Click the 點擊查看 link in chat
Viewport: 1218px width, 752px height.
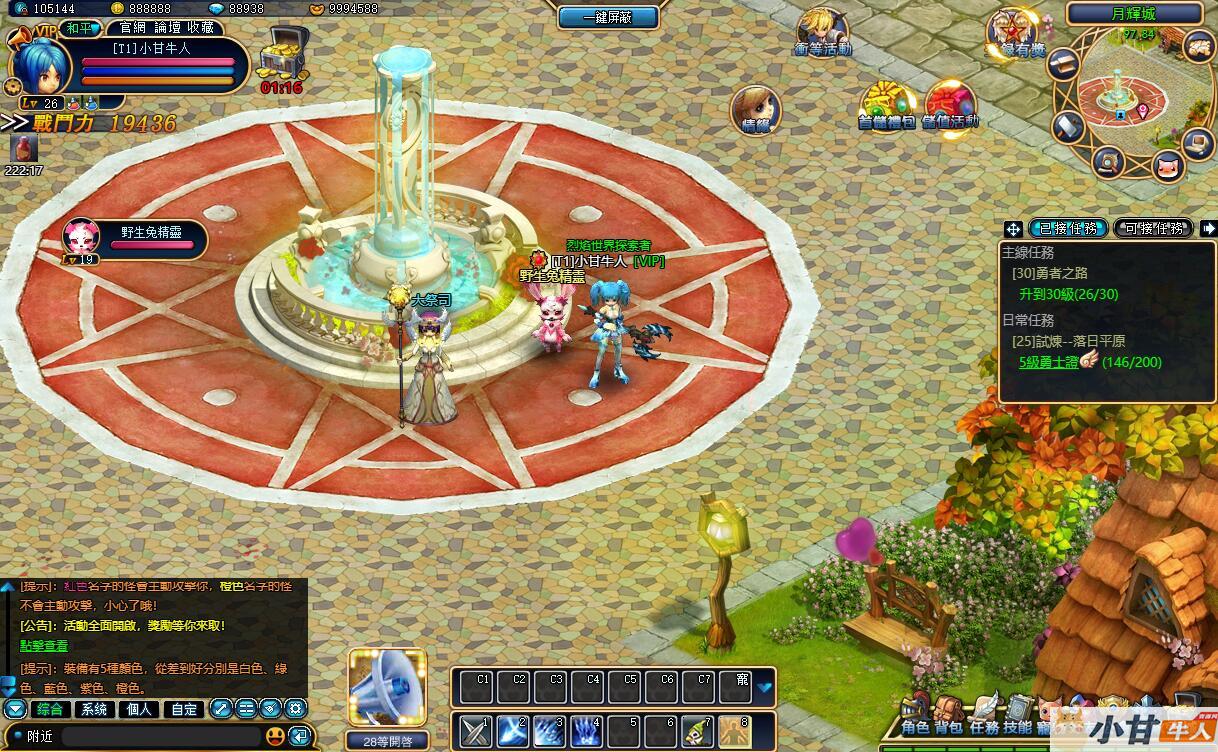coord(44,646)
